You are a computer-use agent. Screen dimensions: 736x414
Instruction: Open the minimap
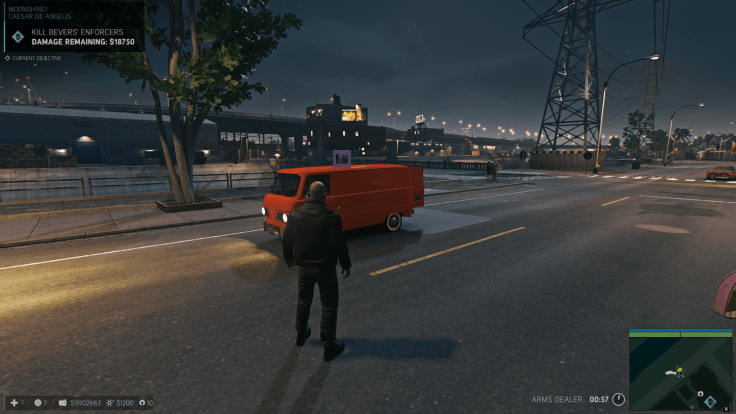click(x=680, y=370)
